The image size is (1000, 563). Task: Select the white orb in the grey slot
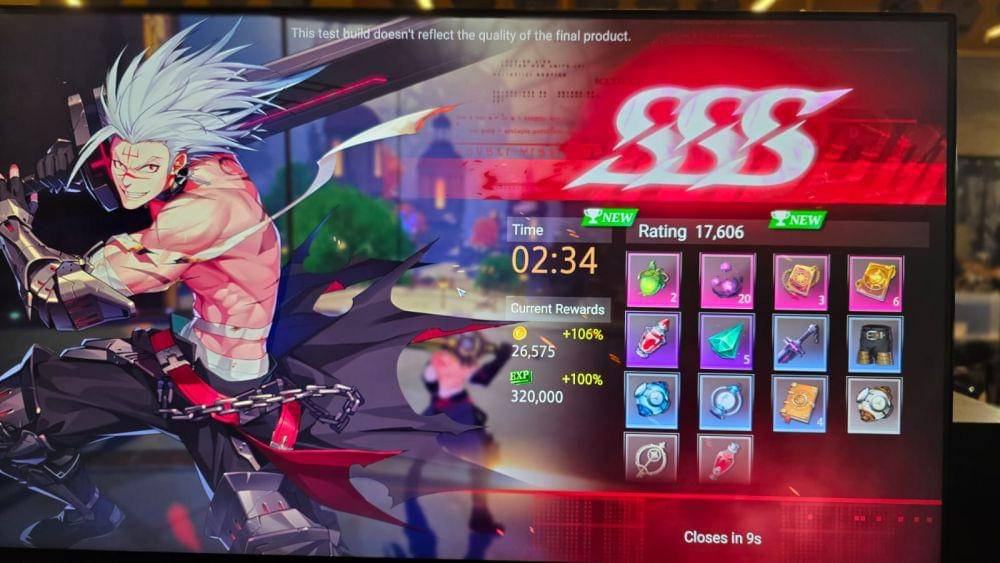874,405
